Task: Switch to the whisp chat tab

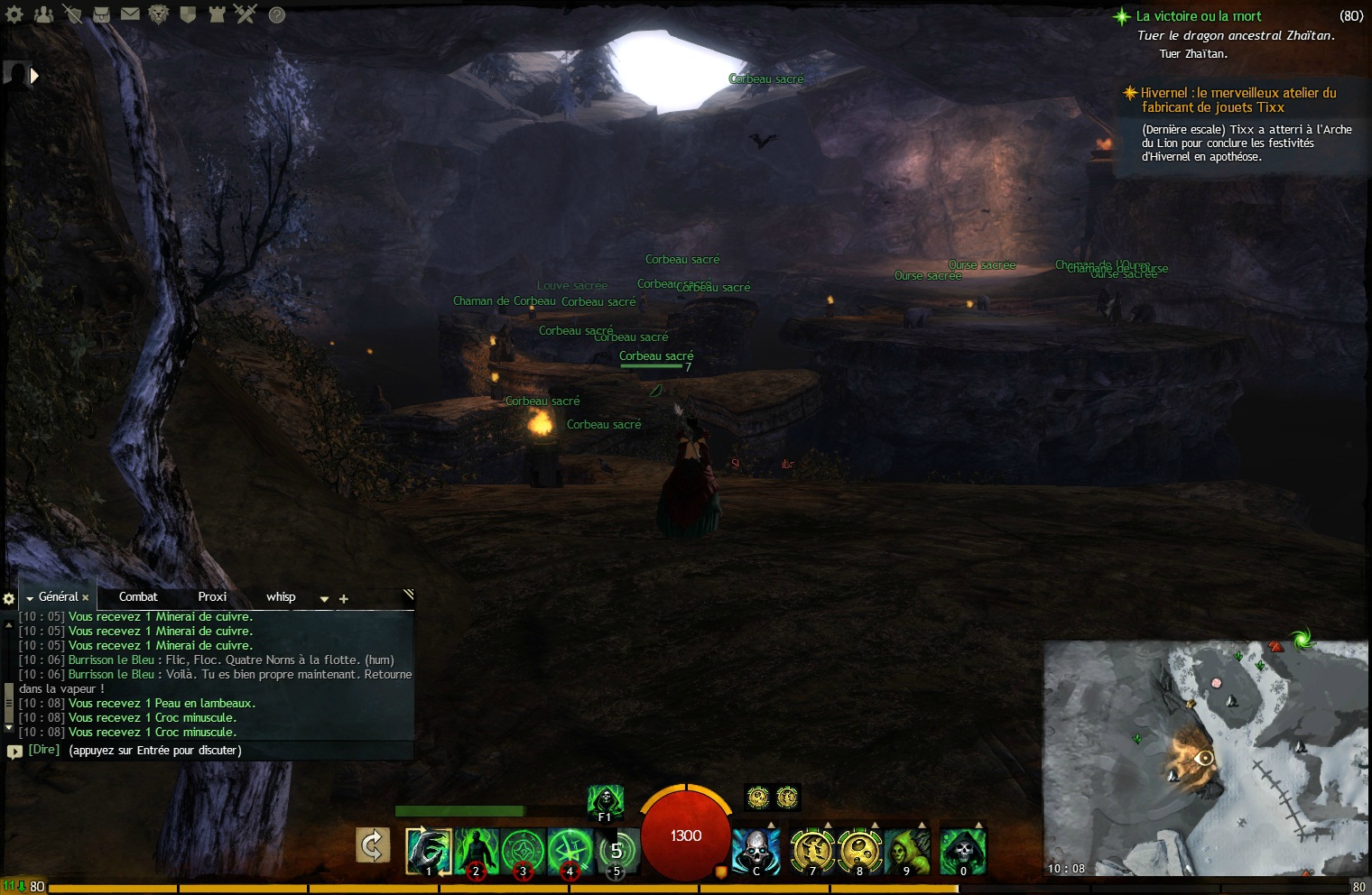Action: pos(281,596)
